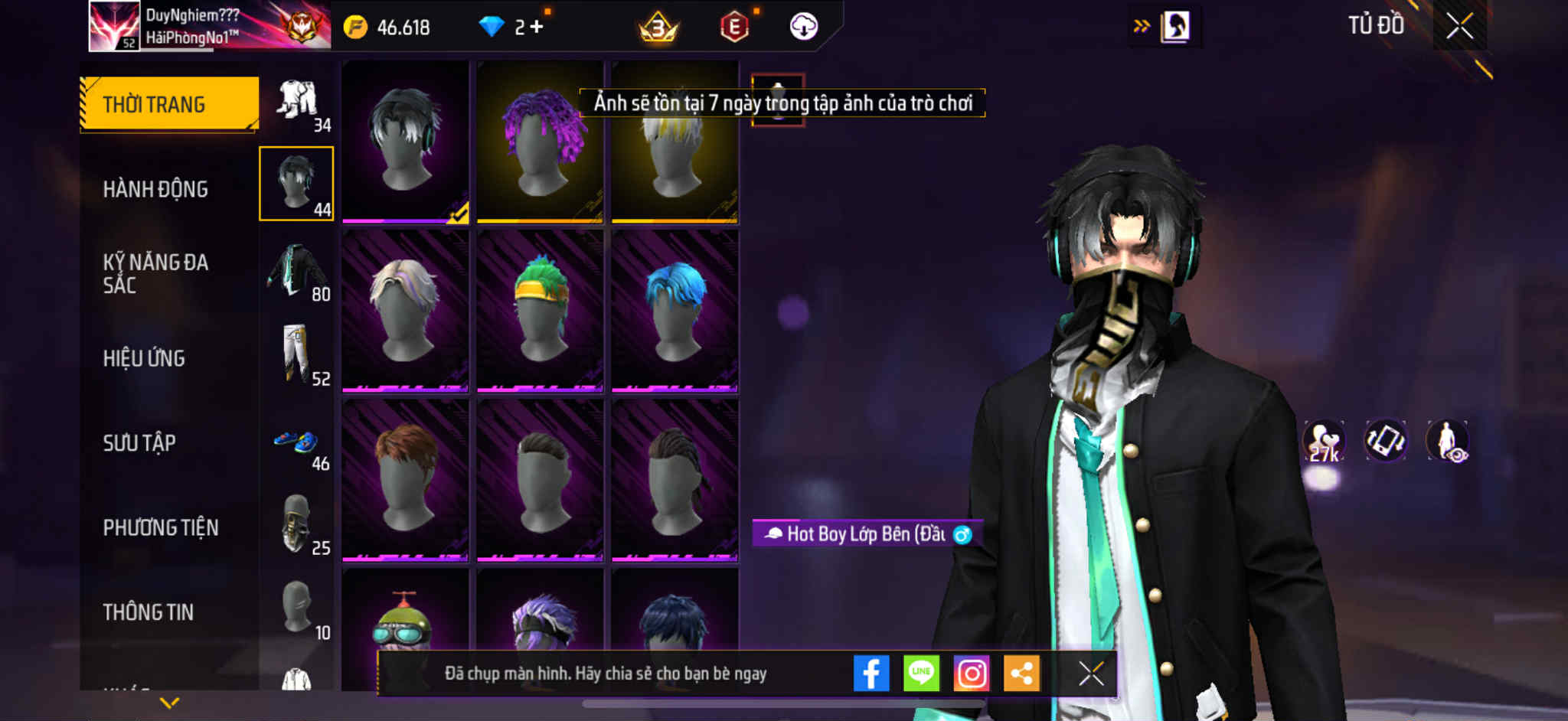
Task: Select the auburn brown hairstyle
Action: coord(406,480)
